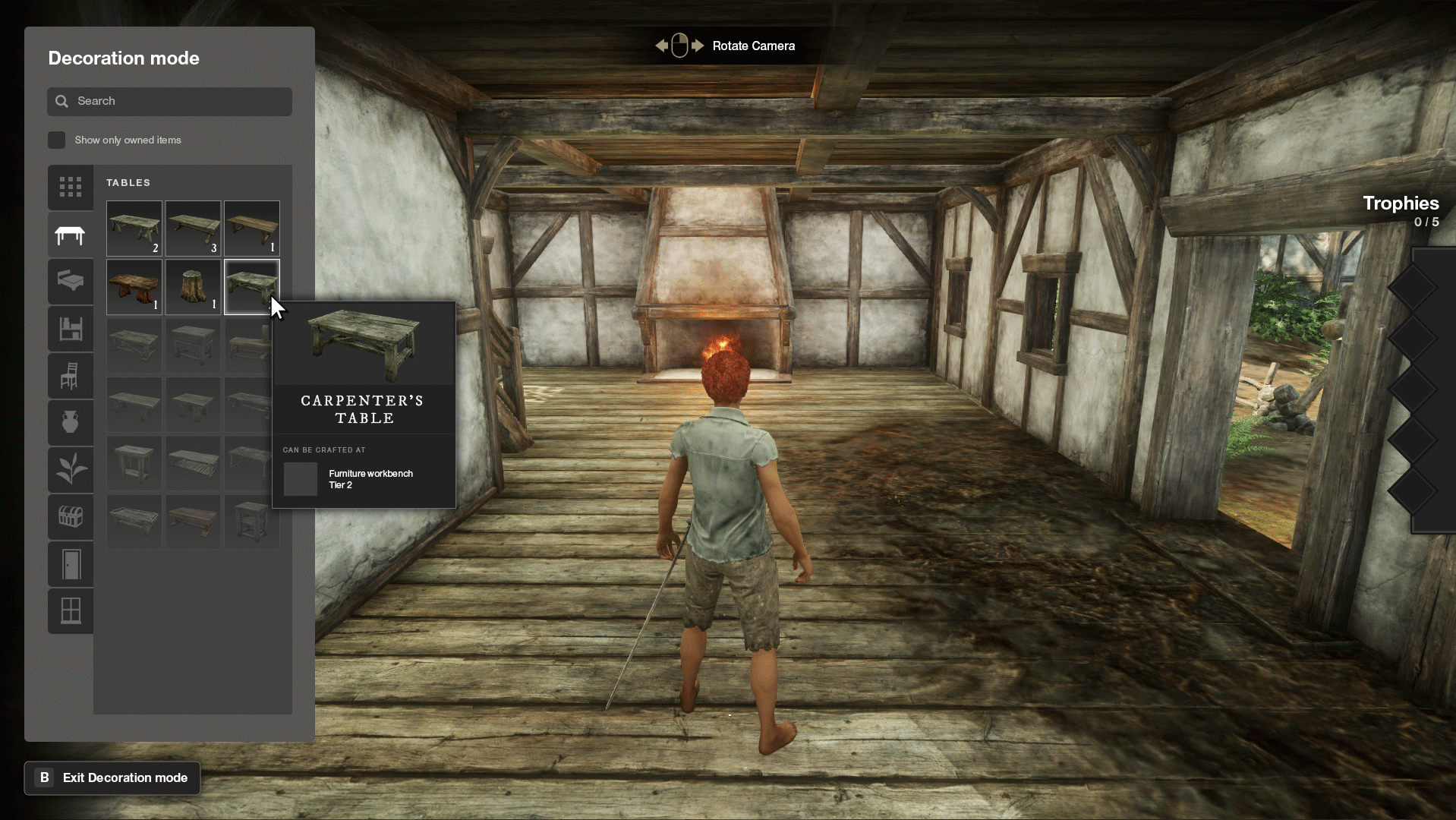Exit Decoration mode

[112, 778]
